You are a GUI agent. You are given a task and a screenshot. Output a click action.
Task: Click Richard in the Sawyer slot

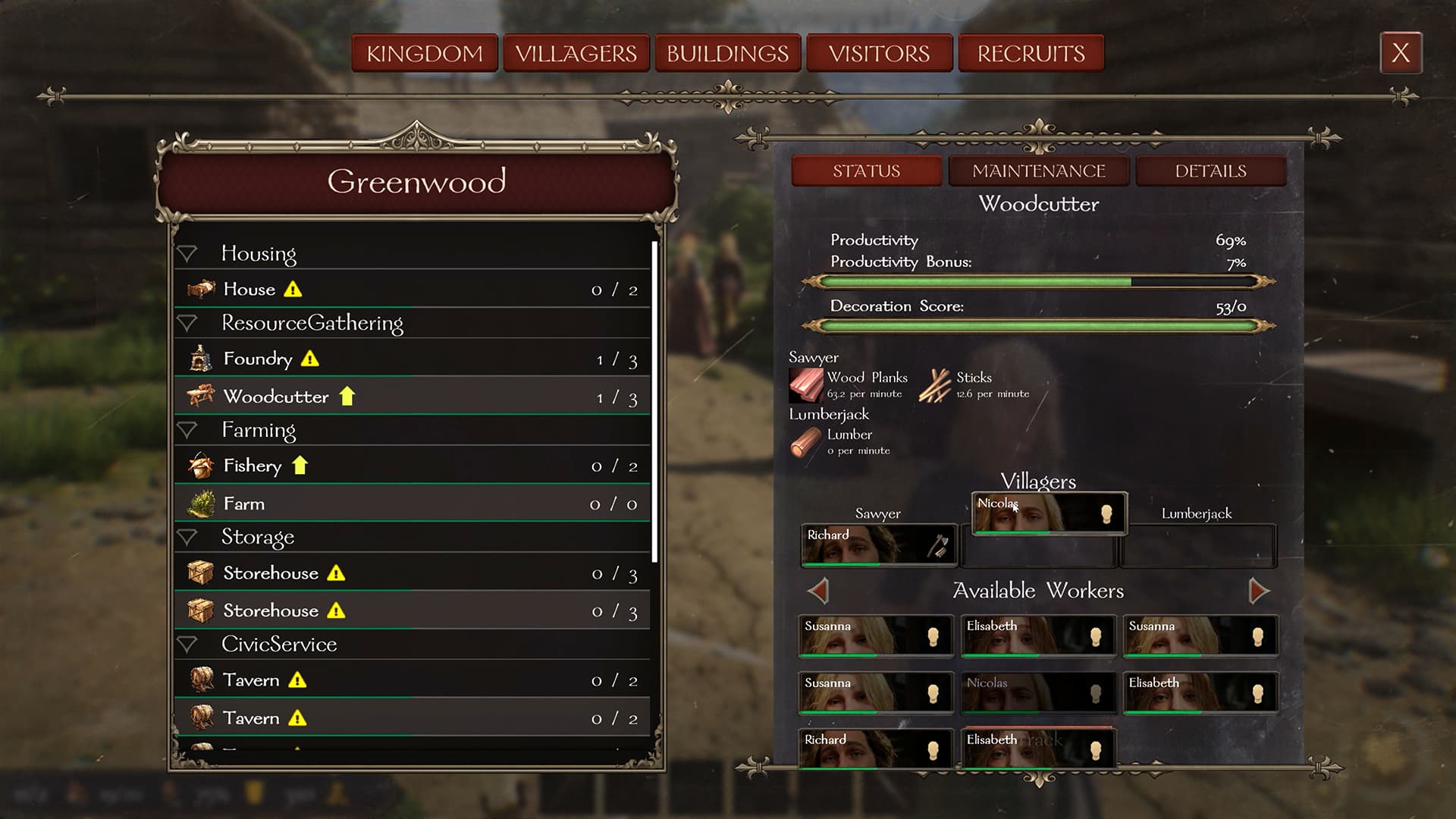878,545
